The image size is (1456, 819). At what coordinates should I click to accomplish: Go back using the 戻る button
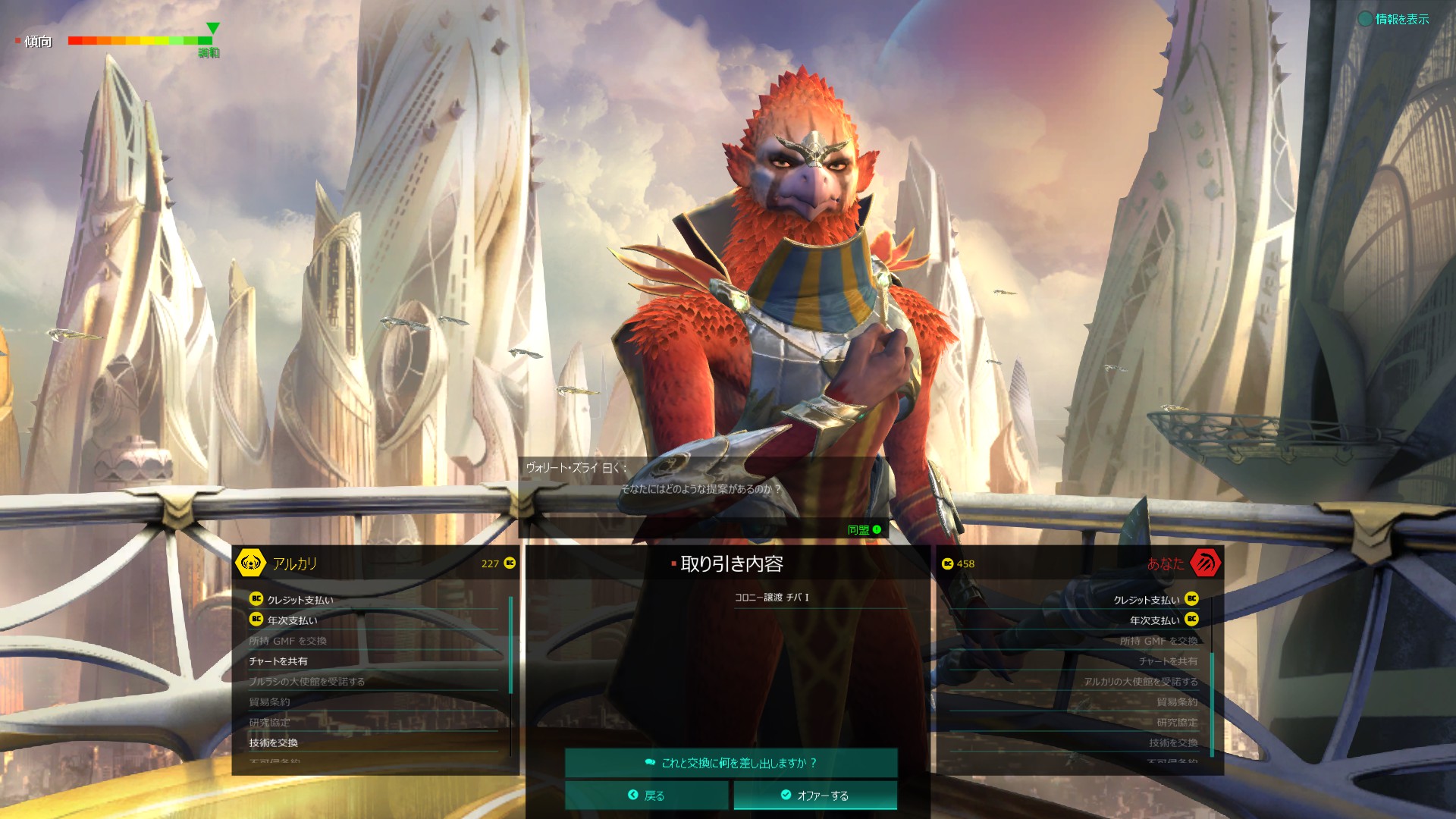pyautogui.click(x=646, y=795)
